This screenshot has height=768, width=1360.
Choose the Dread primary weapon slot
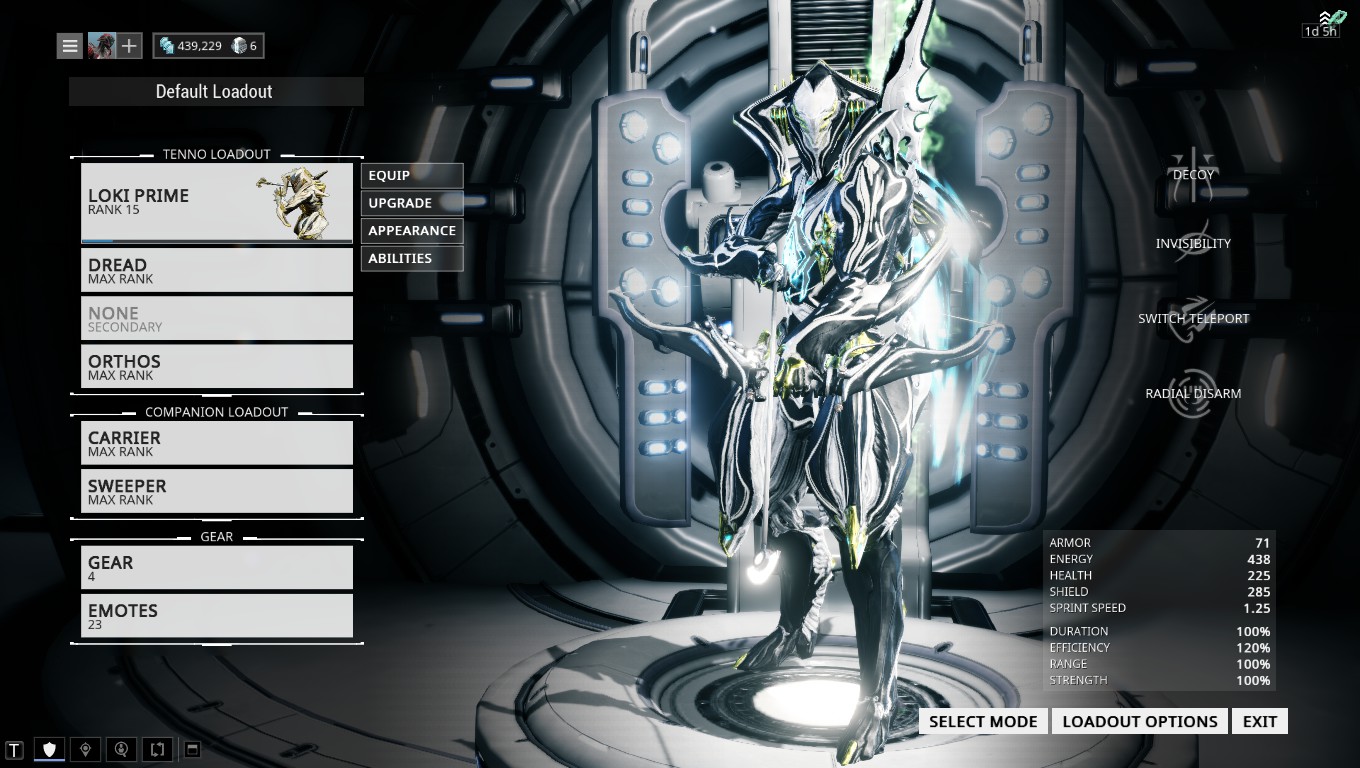216,270
